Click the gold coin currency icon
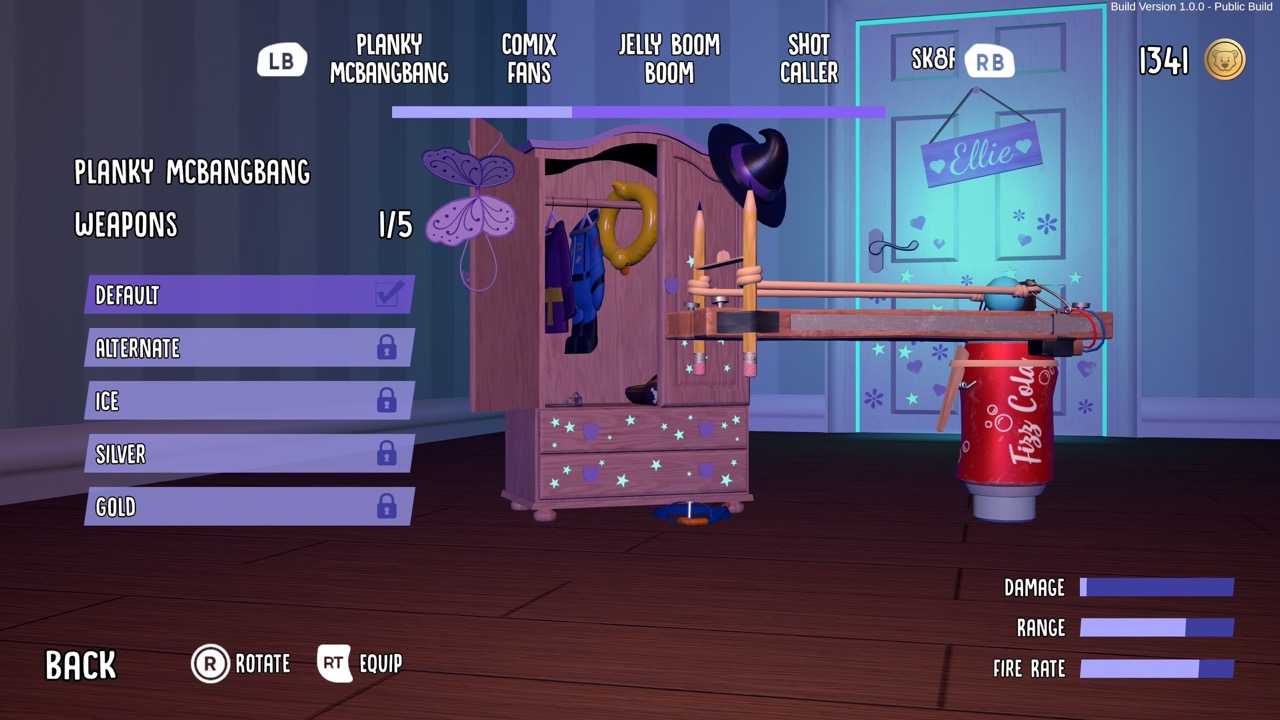 1222,60
